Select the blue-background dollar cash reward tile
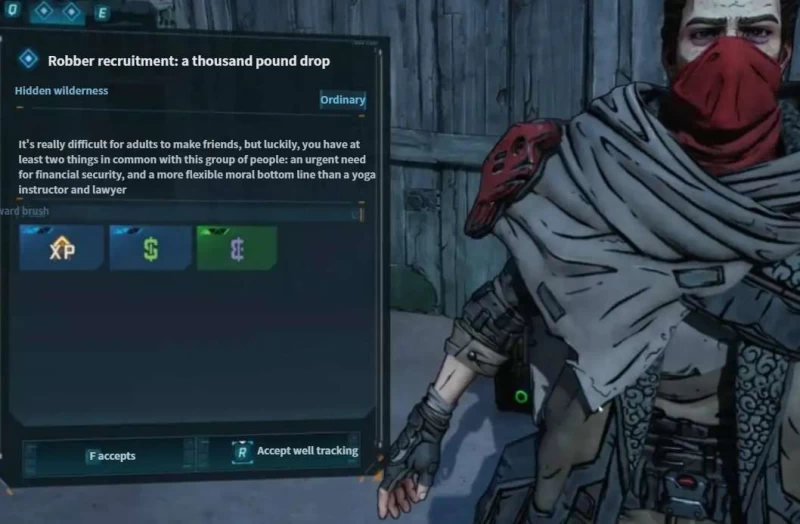800x524 pixels. [x=150, y=248]
